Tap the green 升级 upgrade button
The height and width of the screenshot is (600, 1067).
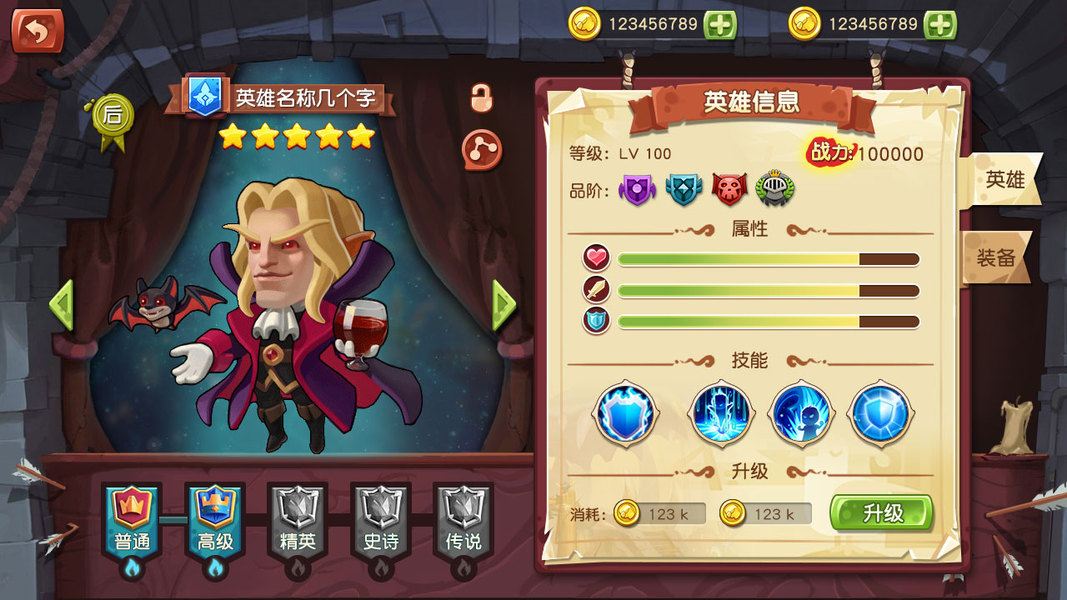click(x=881, y=513)
